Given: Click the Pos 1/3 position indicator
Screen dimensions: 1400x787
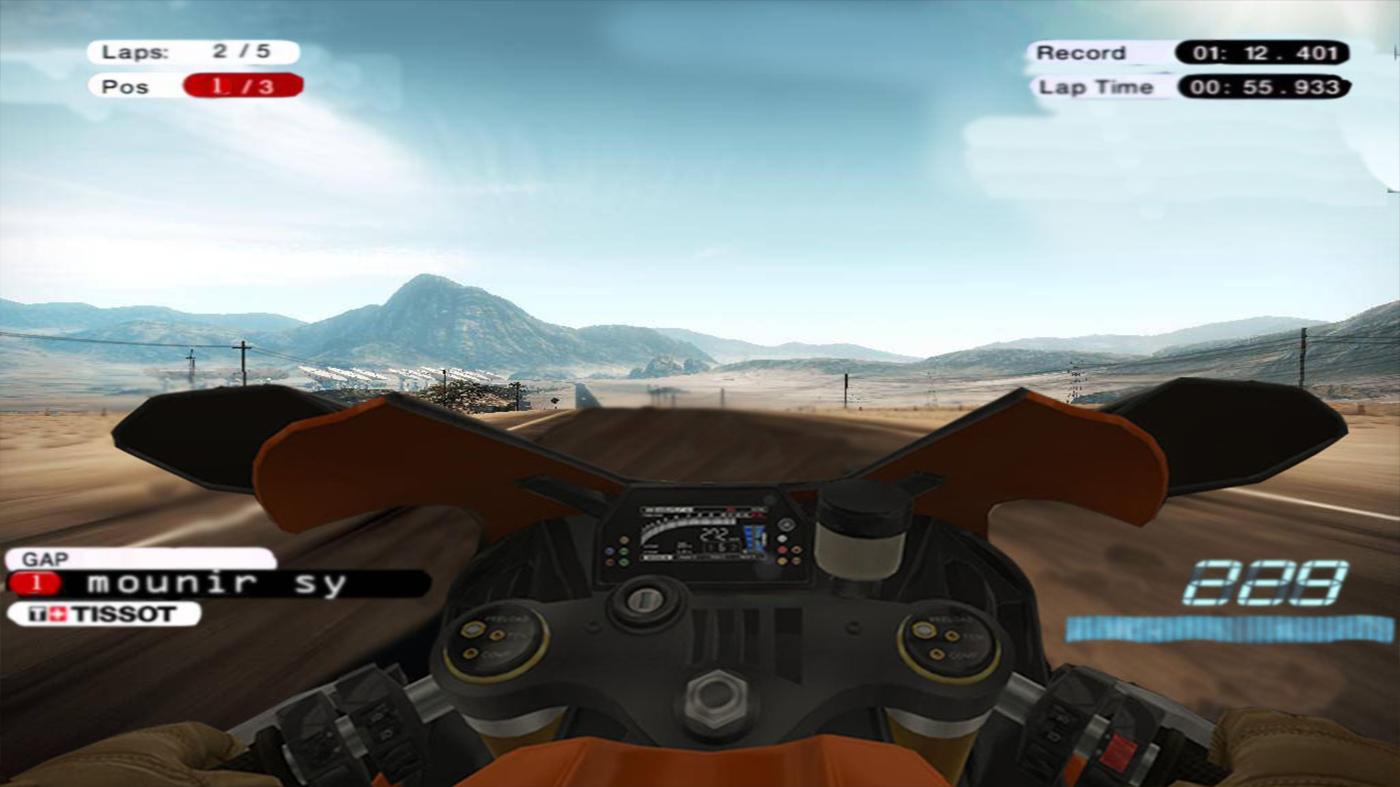Looking at the screenshot, I should click(x=195, y=86).
